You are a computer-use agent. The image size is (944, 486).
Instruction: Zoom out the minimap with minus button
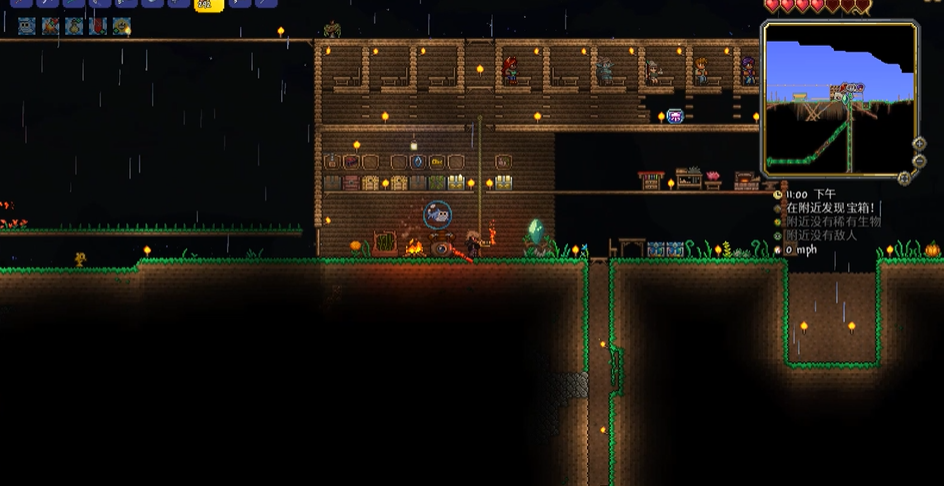[x=919, y=160]
